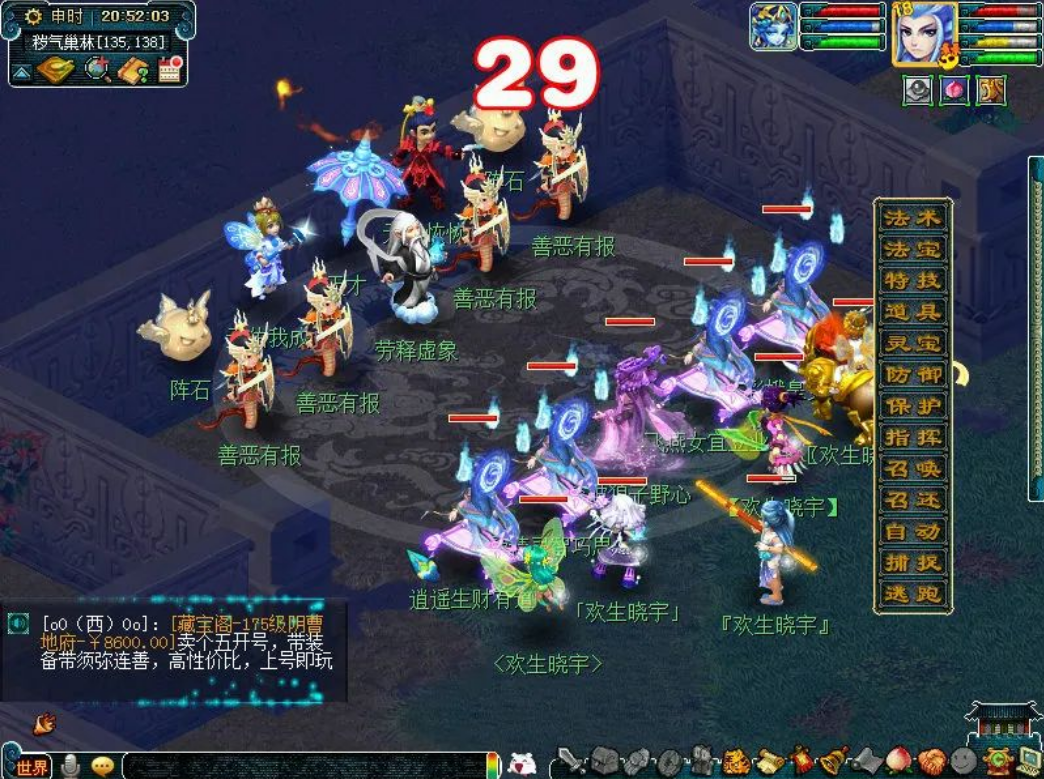Screen dimensions: 1044x779
Task: Select the 防御 defend command
Action: point(912,375)
